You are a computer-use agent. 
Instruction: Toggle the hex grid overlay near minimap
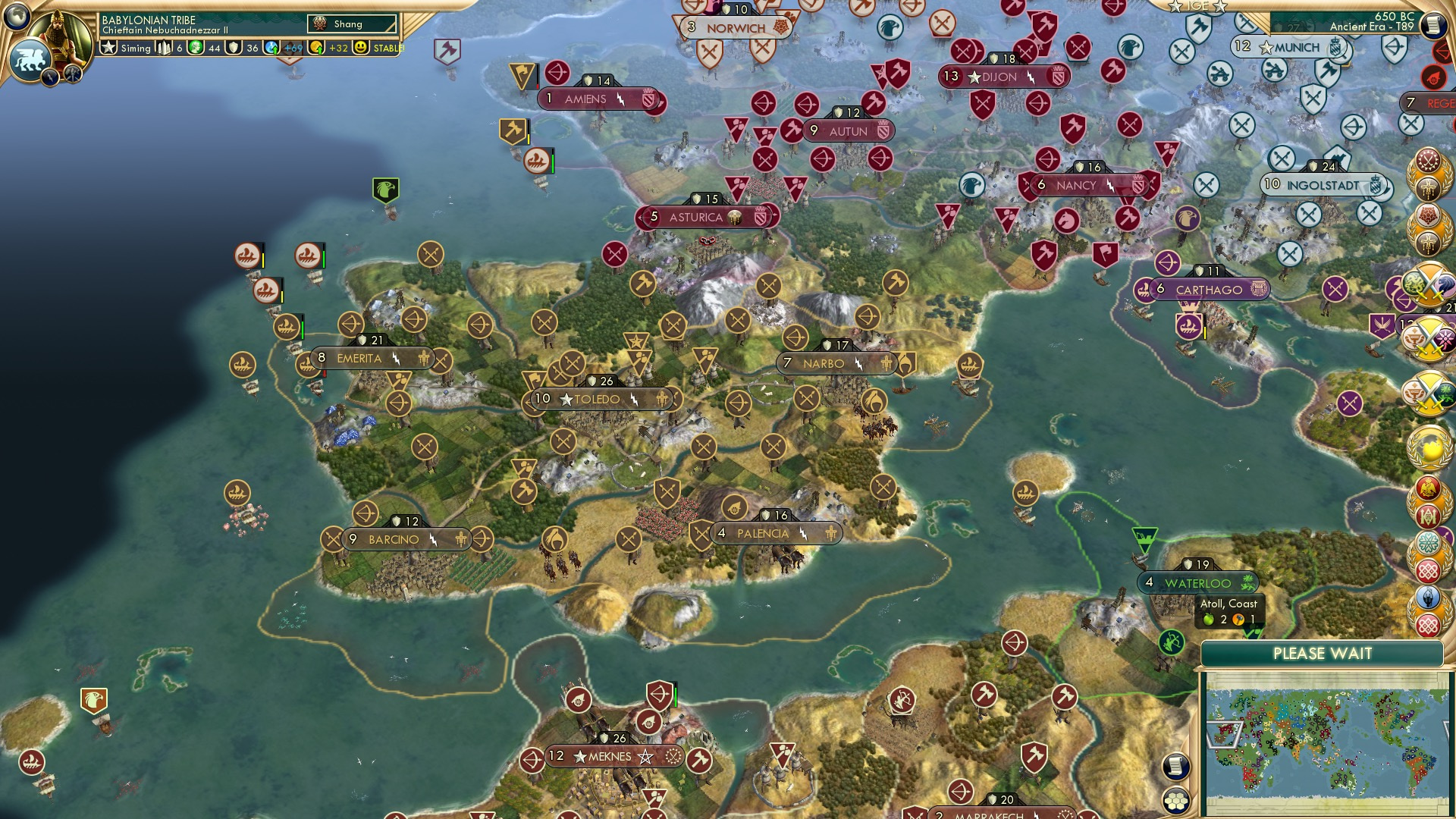[x=1177, y=802]
